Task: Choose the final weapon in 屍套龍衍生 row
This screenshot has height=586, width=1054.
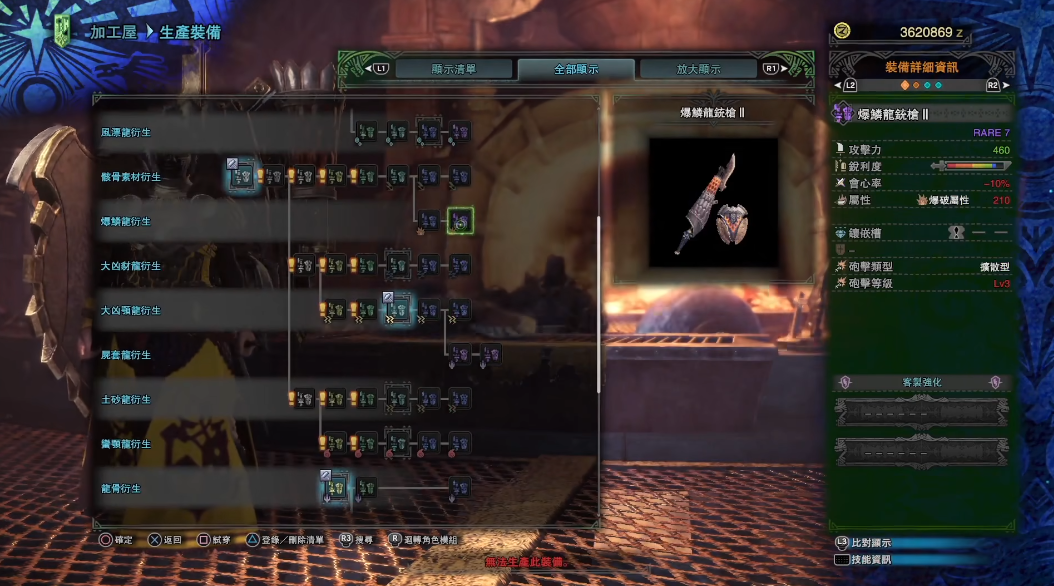Action: click(490, 354)
